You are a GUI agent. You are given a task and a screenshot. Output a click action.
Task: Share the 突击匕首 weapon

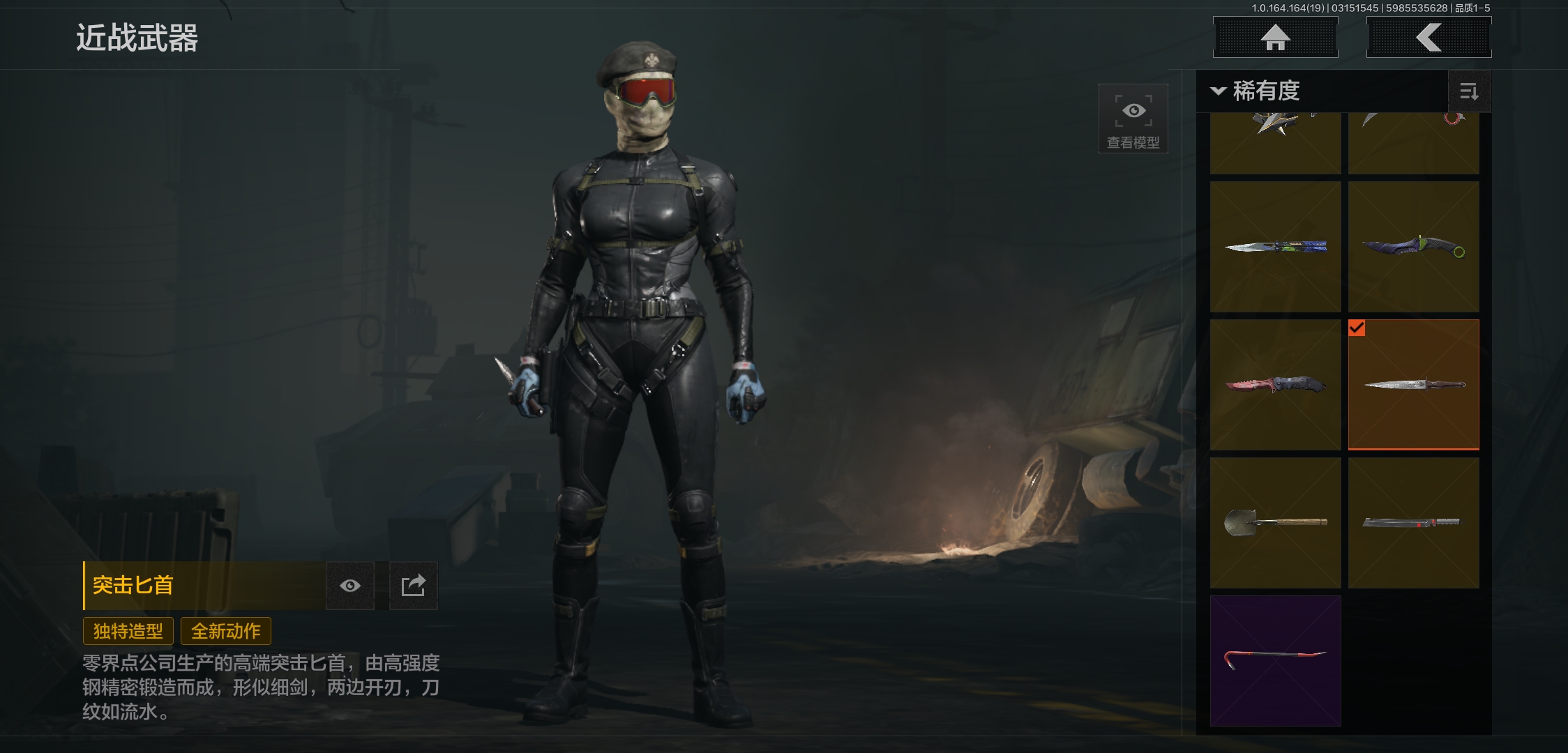click(413, 586)
